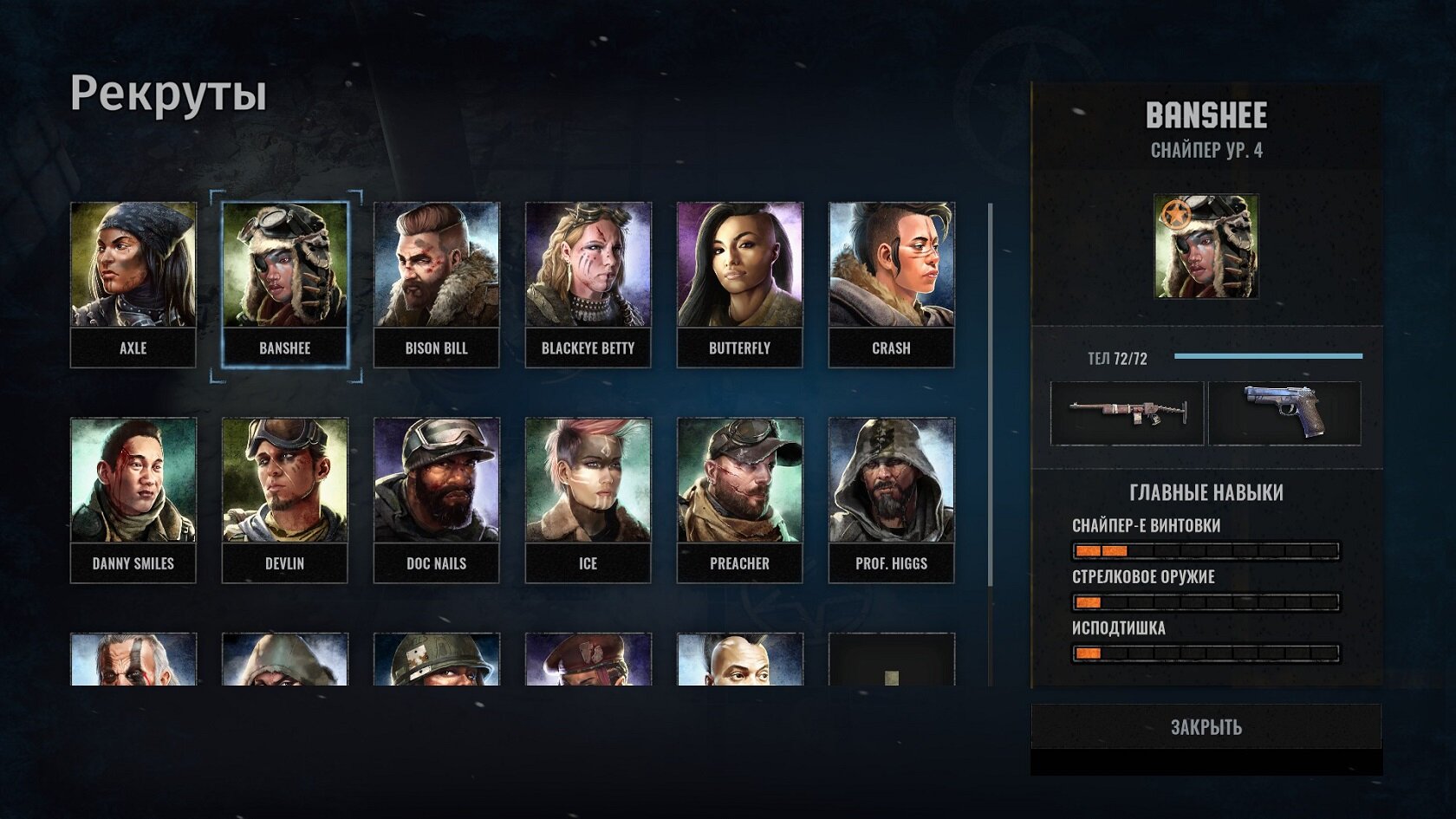The width and height of the screenshot is (1456, 819).
Task: Pick the Bison Bill recruit portrait
Action: pos(436,283)
